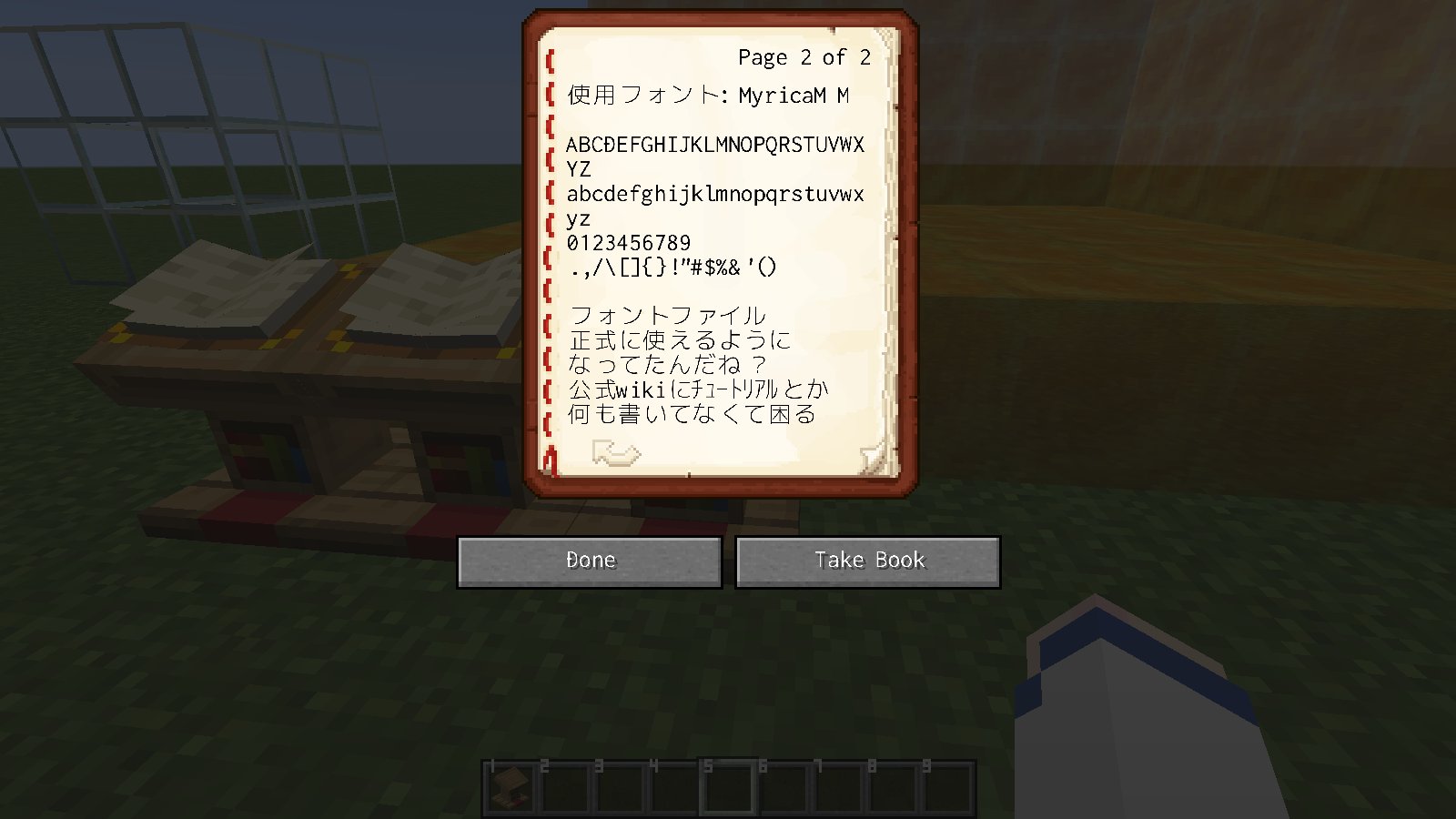The image size is (1456, 819).
Task: Click the Page 2 of 2 indicator
Action: (804, 57)
